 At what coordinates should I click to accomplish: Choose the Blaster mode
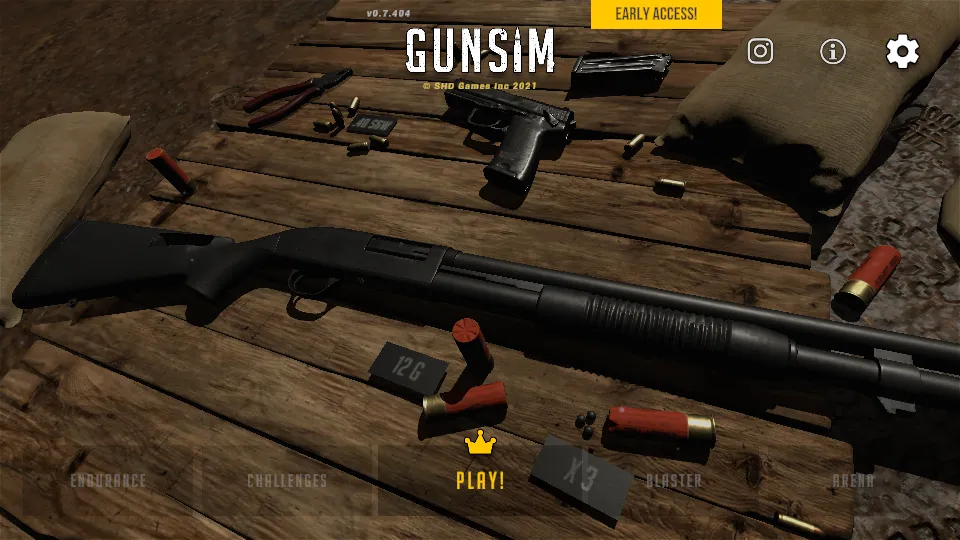pos(673,481)
